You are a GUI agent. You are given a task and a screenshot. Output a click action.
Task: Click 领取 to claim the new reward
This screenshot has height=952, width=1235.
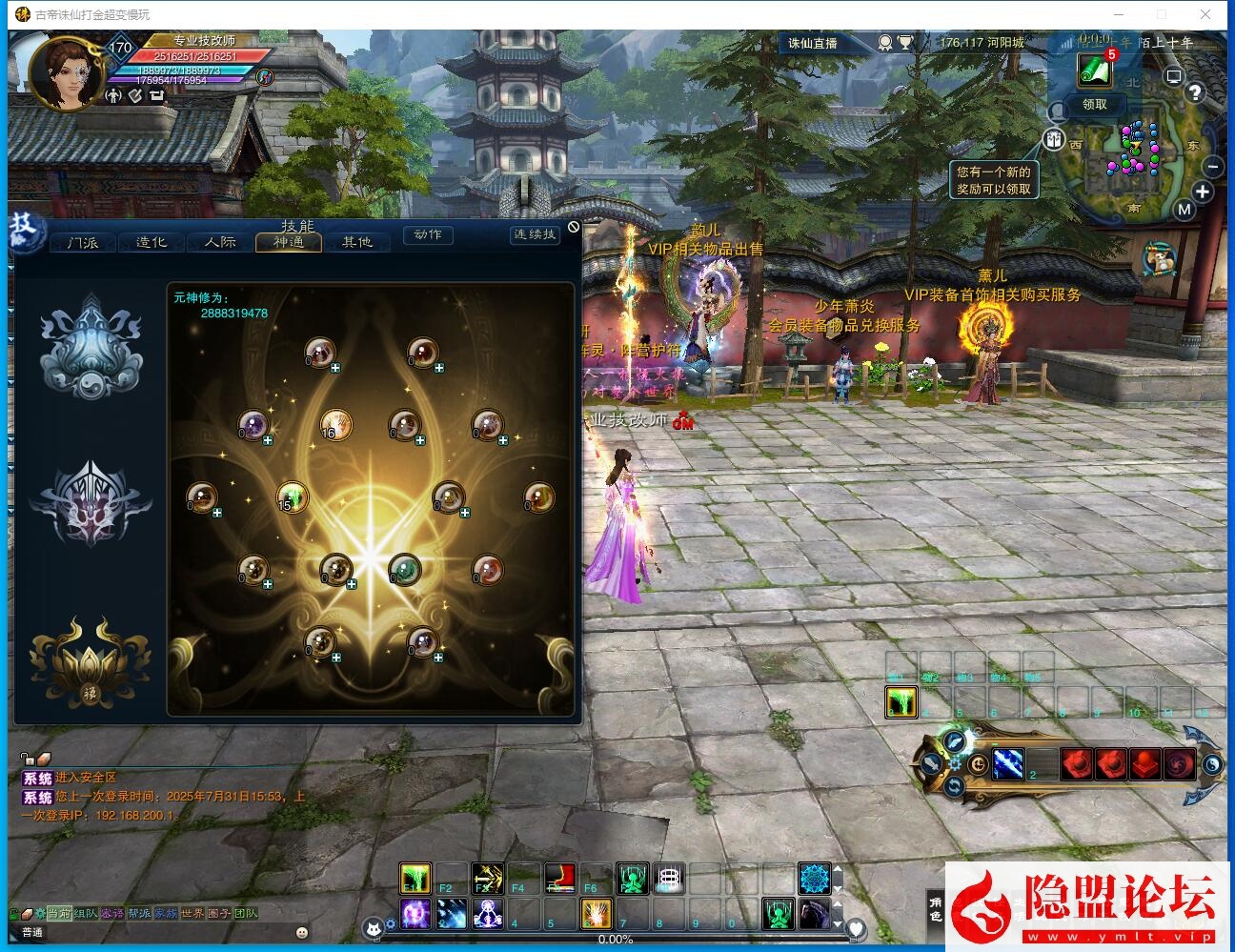point(1094,106)
